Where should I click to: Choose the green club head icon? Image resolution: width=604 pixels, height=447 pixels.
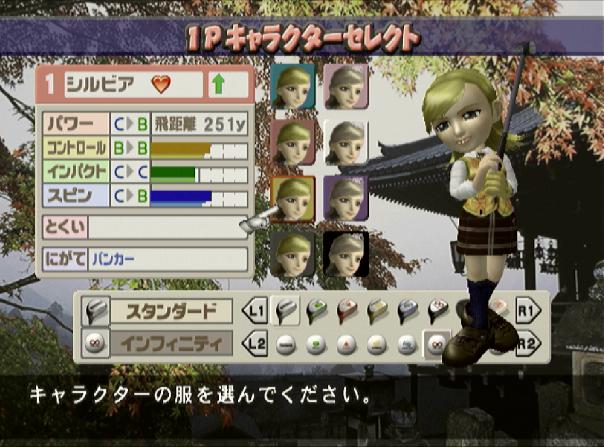315,311
